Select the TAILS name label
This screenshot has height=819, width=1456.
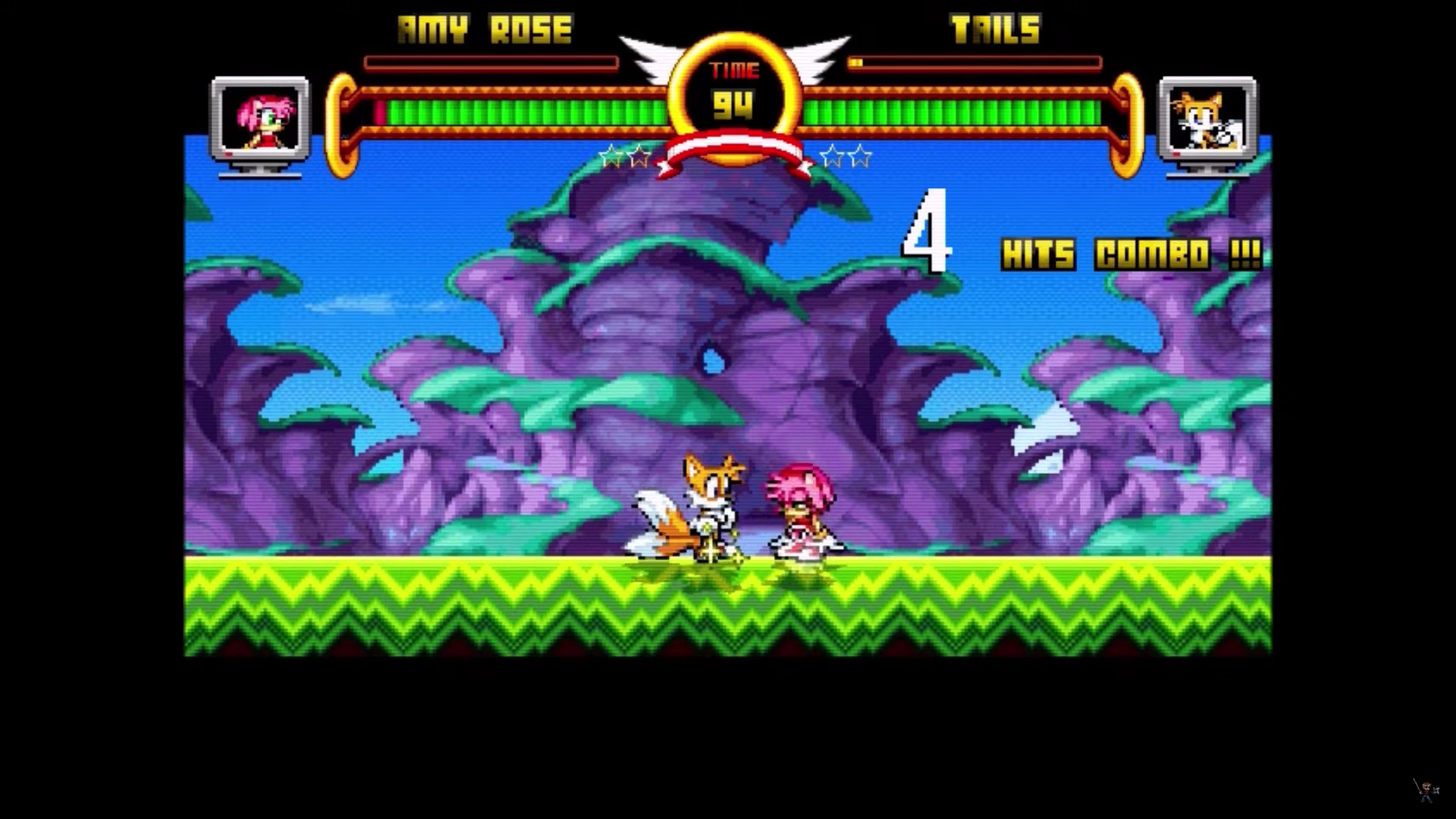pyautogui.click(x=996, y=29)
